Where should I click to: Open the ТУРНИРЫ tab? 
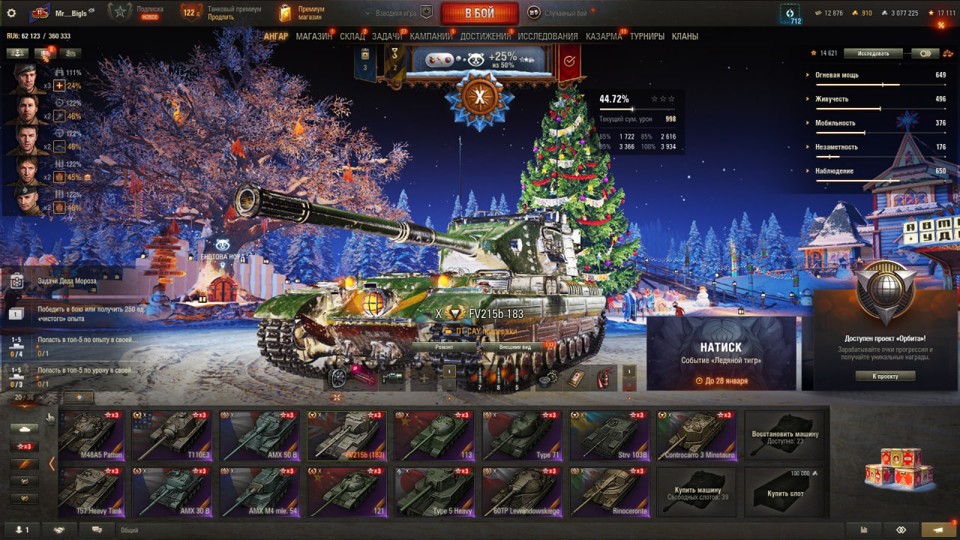pyautogui.click(x=647, y=37)
